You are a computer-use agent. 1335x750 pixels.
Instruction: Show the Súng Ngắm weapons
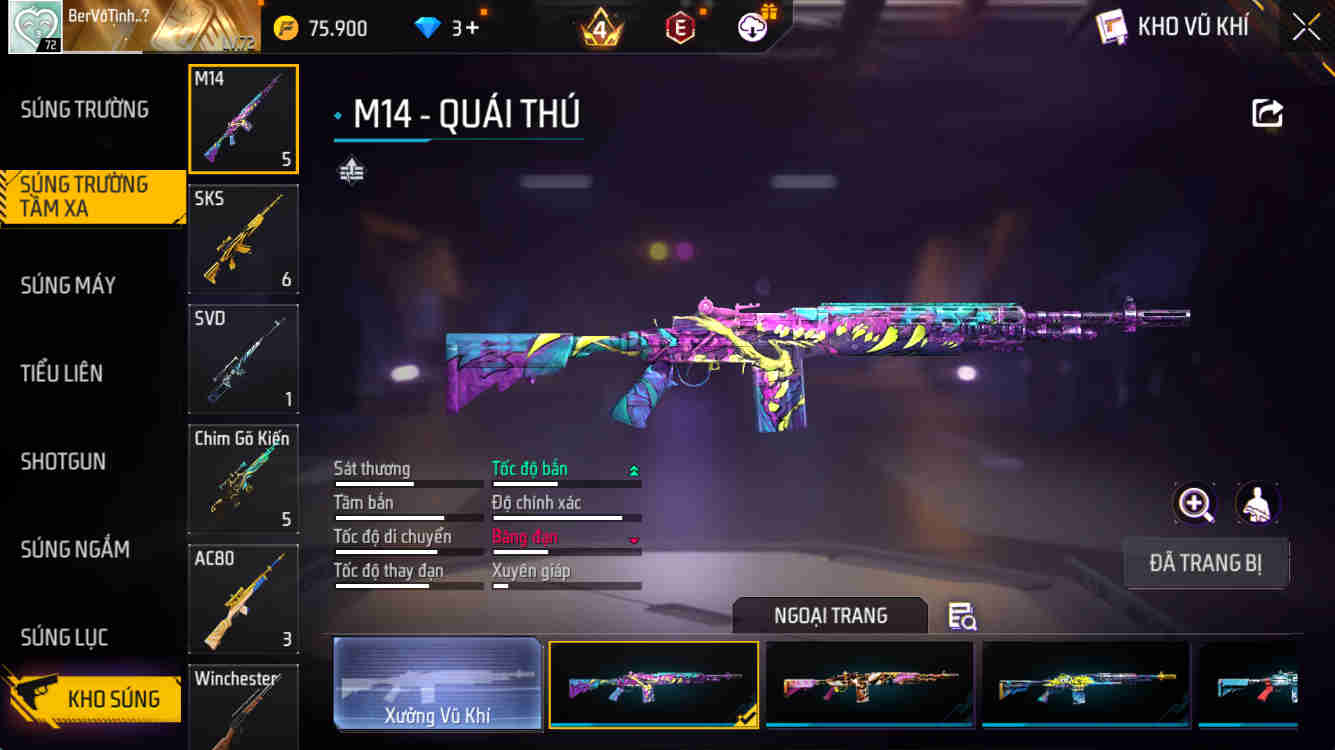(x=75, y=549)
